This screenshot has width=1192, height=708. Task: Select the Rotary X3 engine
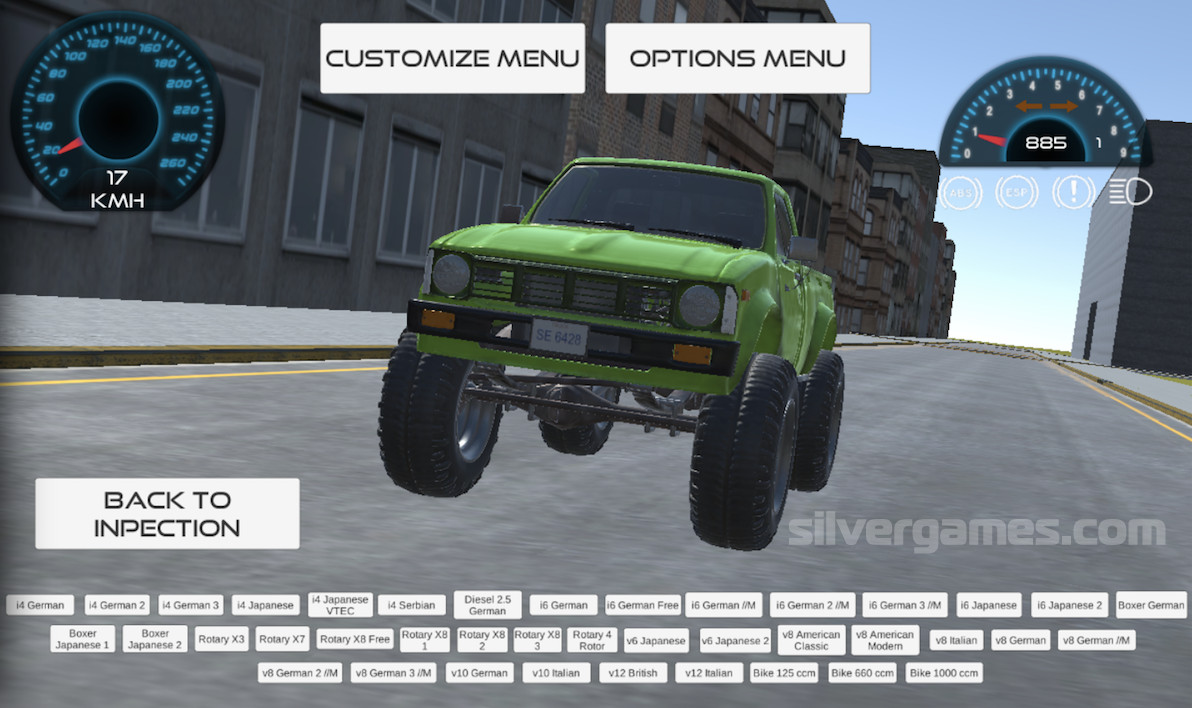tap(222, 639)
